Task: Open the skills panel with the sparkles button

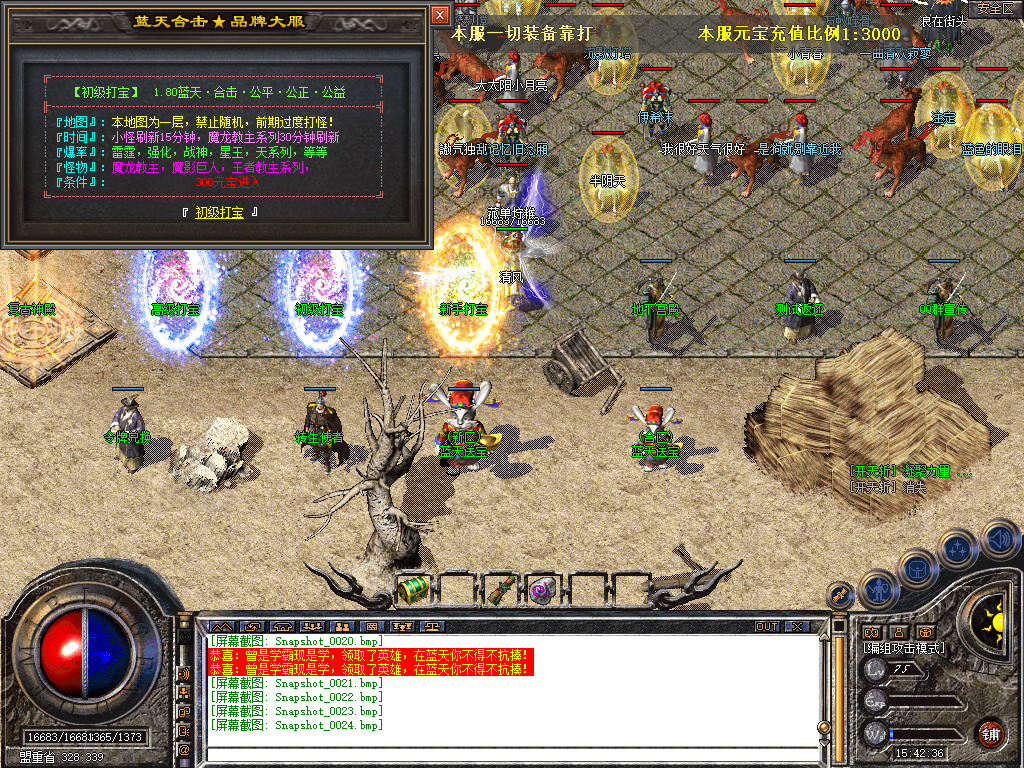Action: (958, 549)
